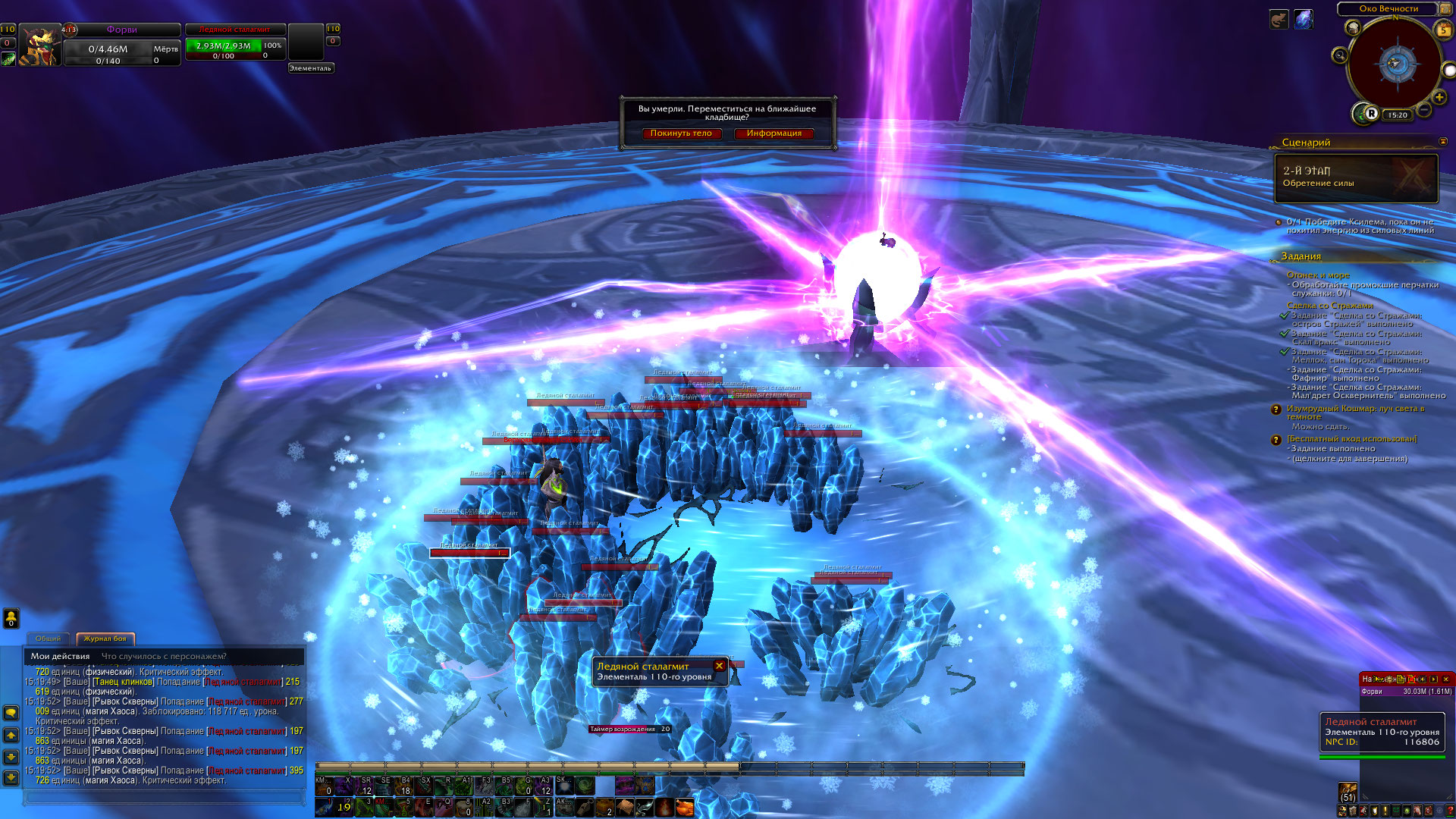Show "Что случилось с персонажем?" log filter
The width and height of the screenshot is (1456, 819).
164,656
